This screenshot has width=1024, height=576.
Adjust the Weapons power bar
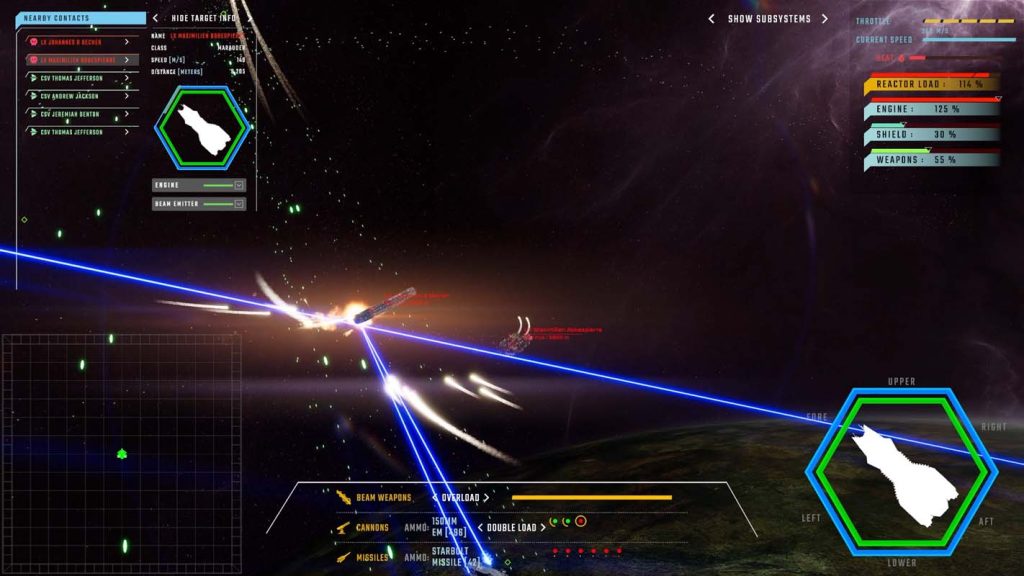pos(932,159)
